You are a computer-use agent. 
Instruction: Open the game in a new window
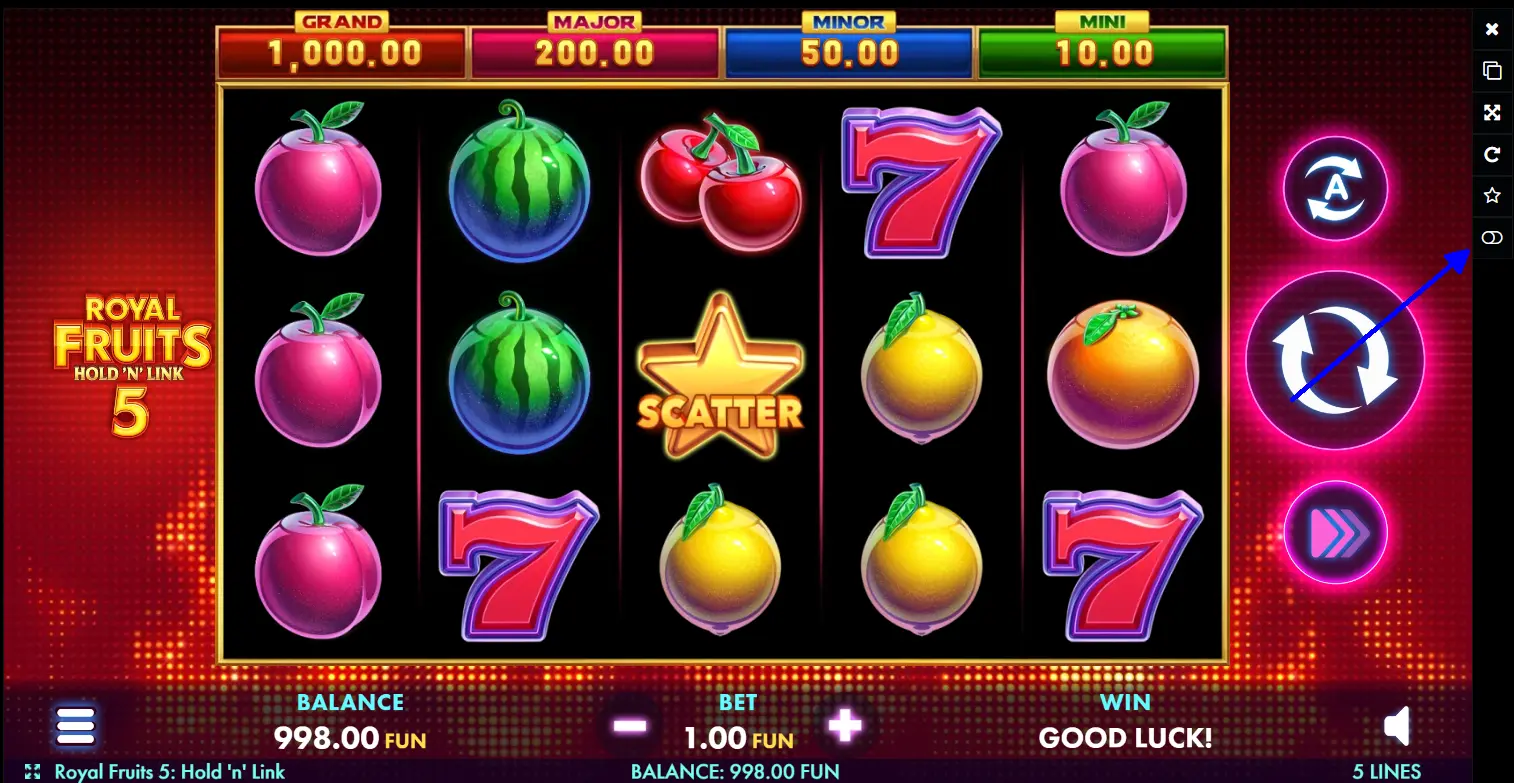(x=1492, y=71)
